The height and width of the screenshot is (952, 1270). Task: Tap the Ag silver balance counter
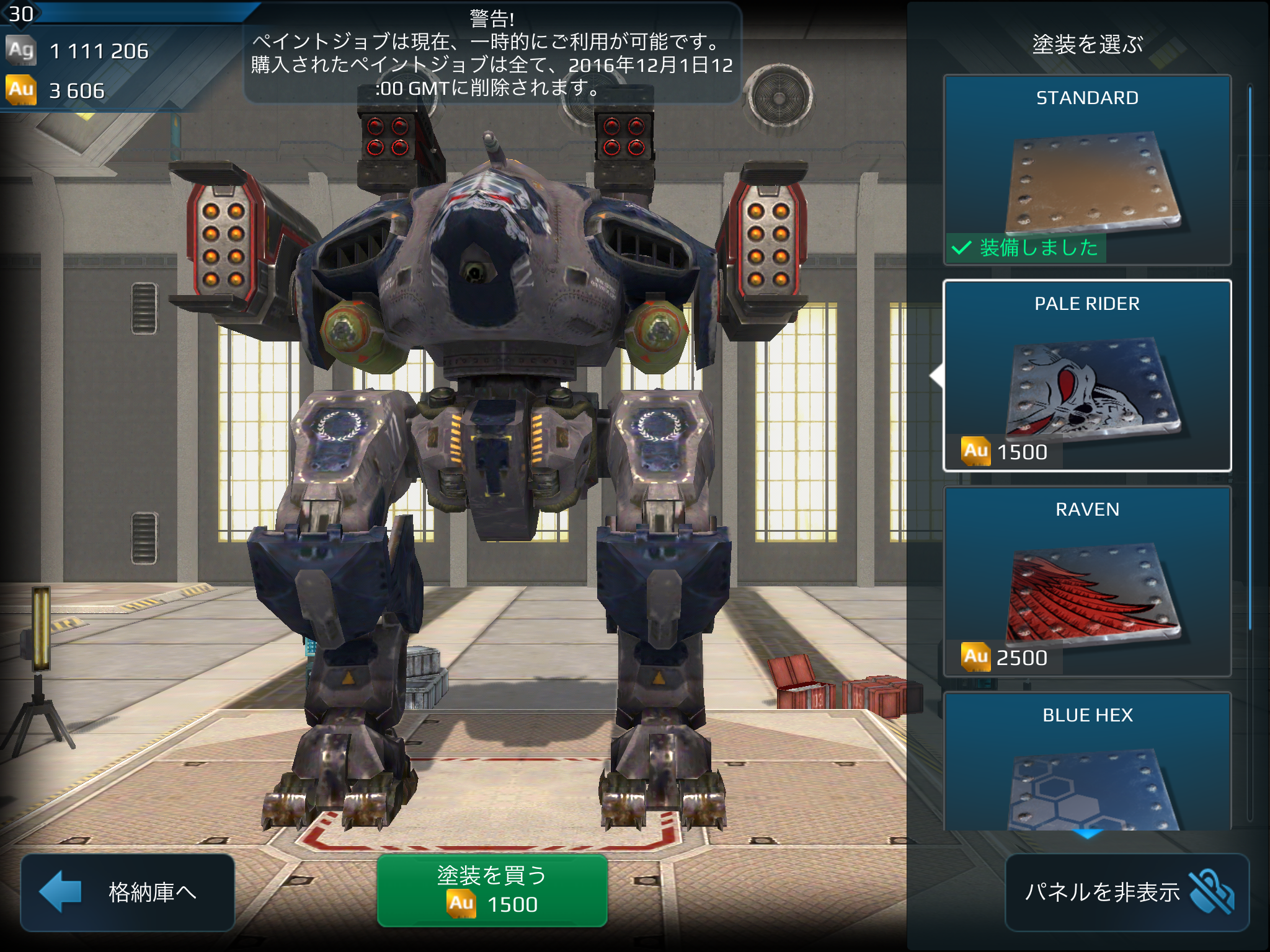(x=98, y=51)
